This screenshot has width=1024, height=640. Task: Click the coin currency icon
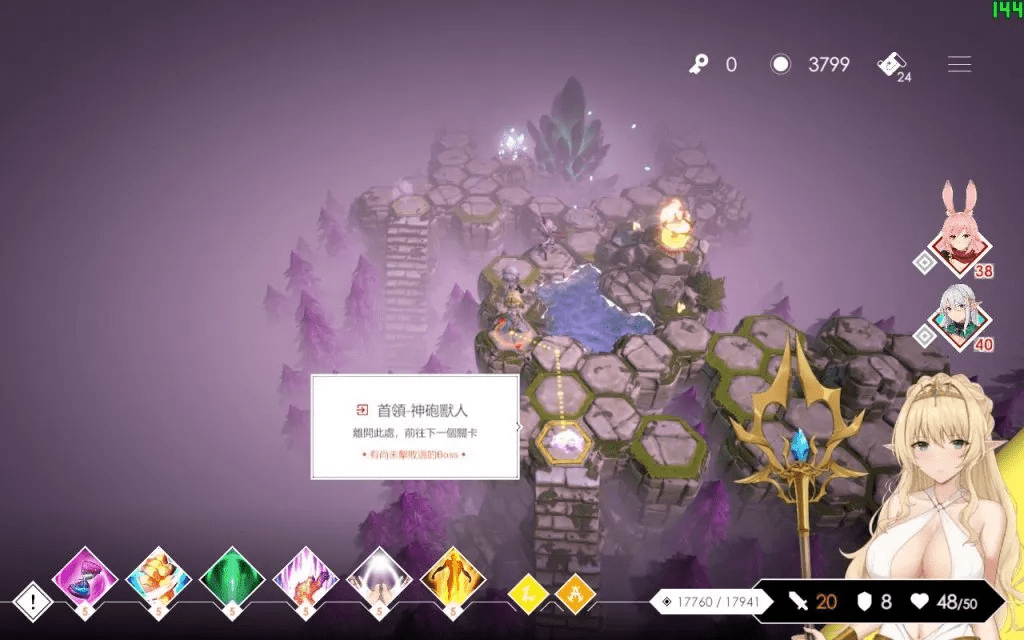[781, 65]
